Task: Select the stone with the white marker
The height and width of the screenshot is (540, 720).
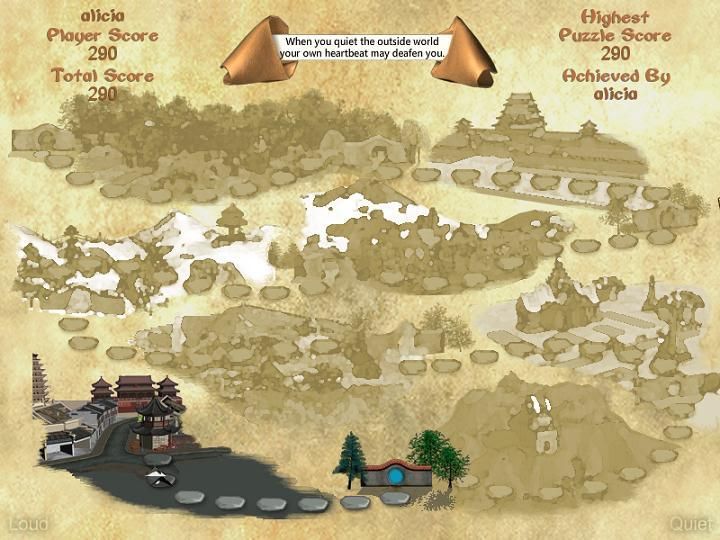Action: point(157,478)
